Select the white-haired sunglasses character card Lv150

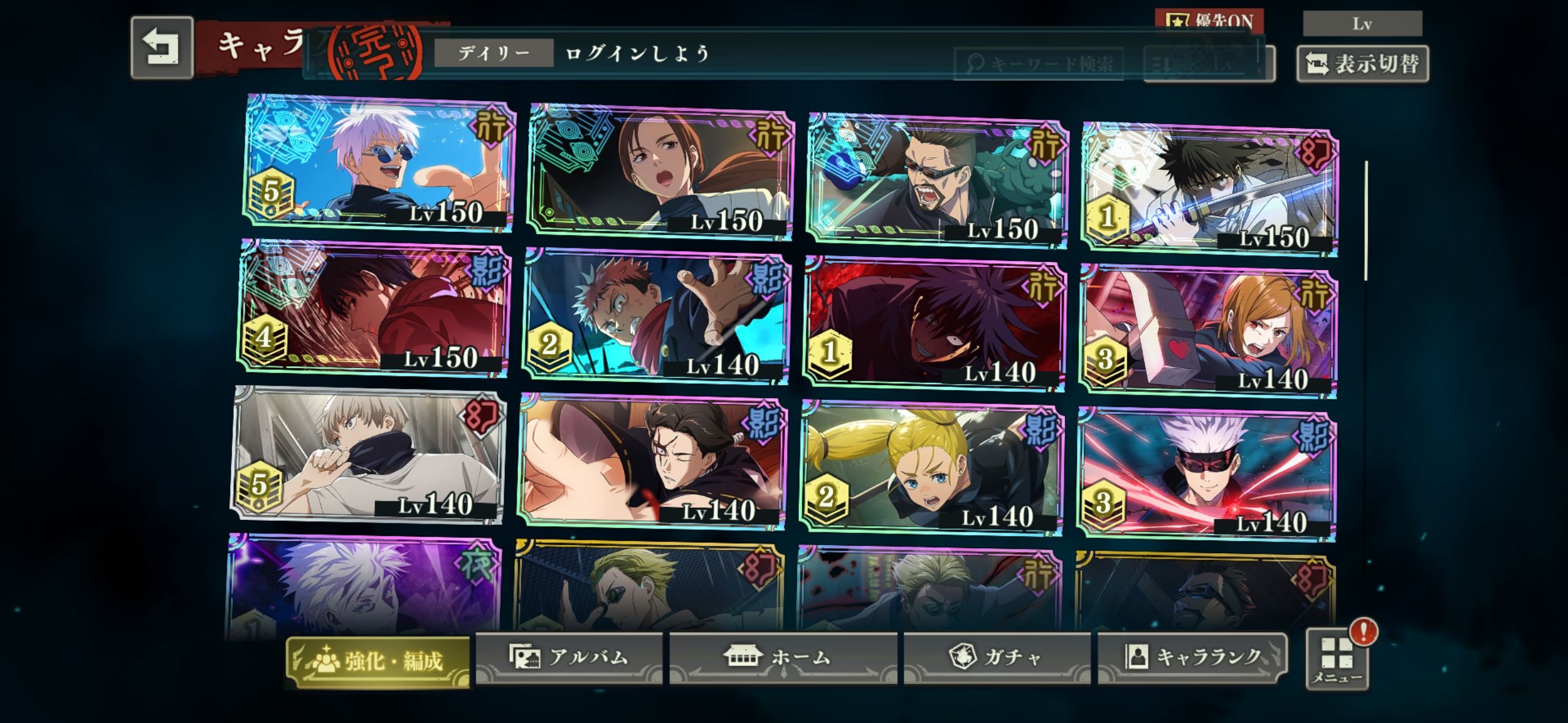(379, 164)
